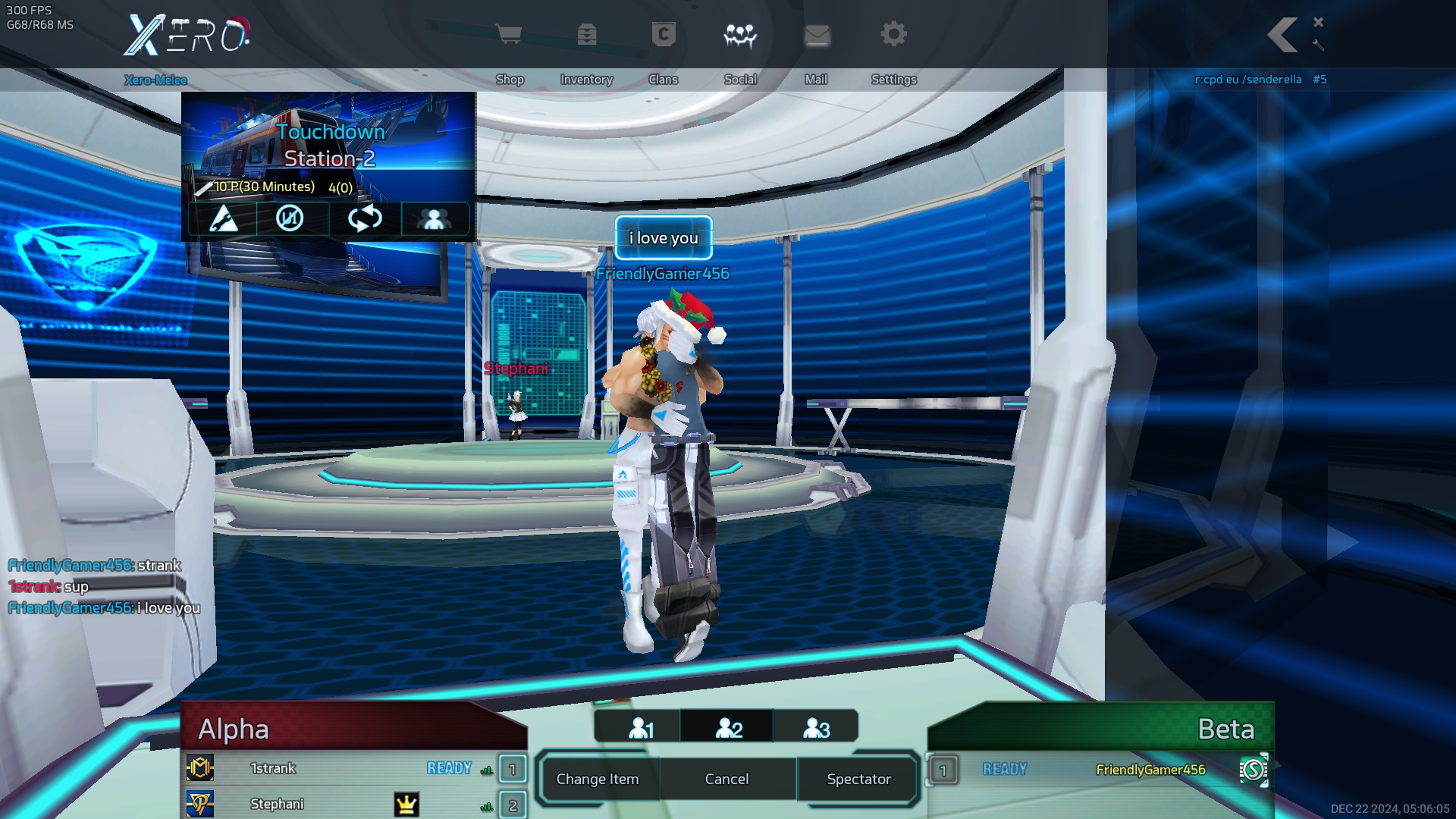The image size is (1456, 819).
Task: Cancel the ready status
Action: (x=726, y=779)
